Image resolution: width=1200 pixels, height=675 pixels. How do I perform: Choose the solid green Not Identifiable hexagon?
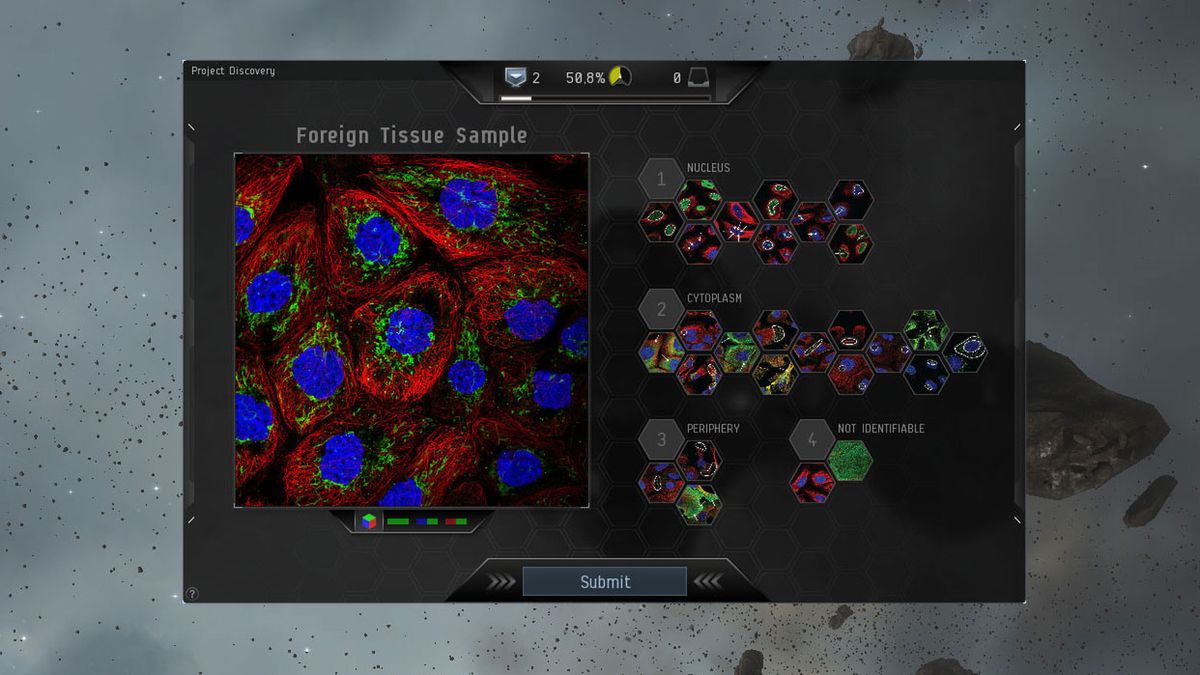851,460
